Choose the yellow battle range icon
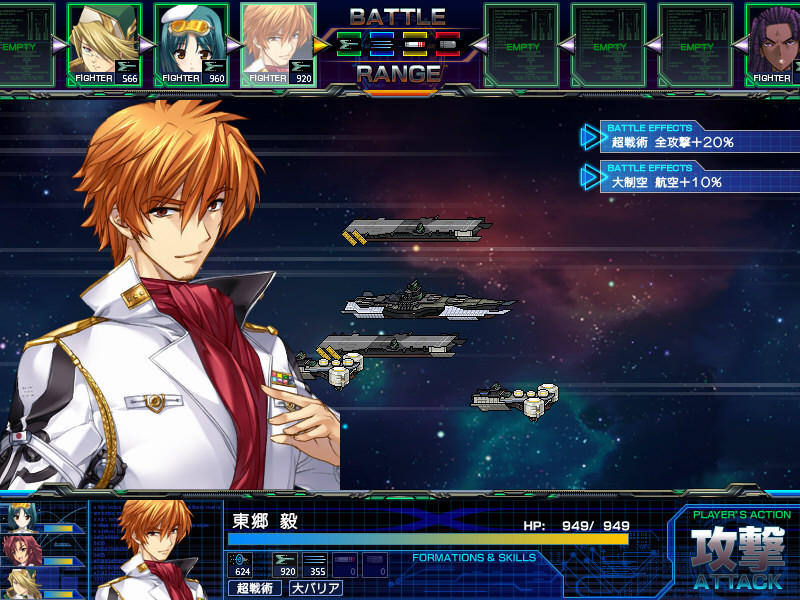 coord(414,44)
